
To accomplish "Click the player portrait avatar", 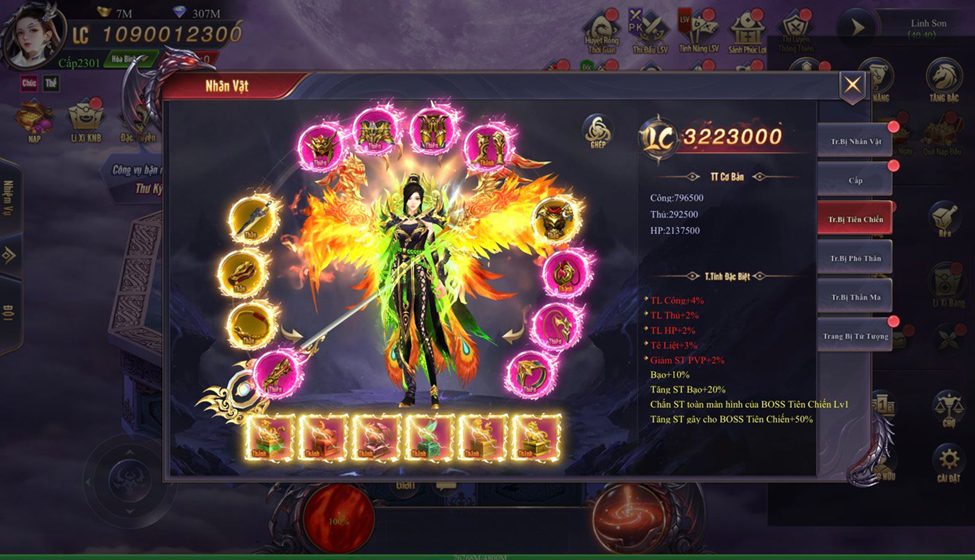I will pyautogui.click(x=32, y=36).
